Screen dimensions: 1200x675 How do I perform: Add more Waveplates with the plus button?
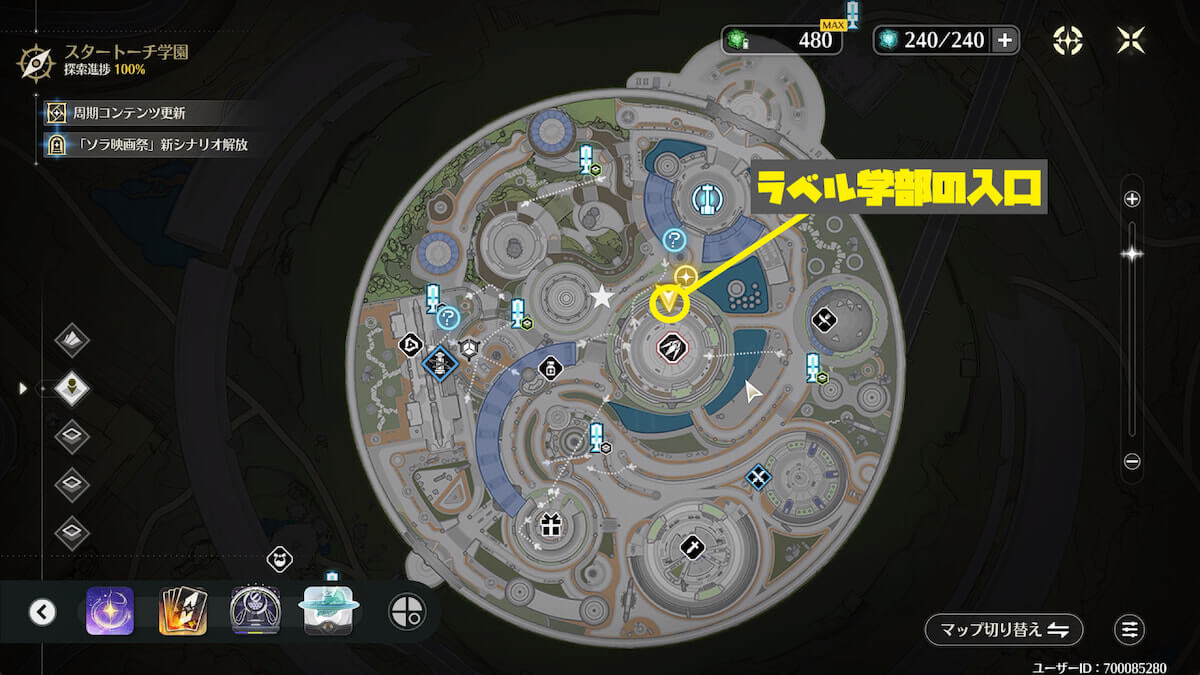[1006, 40]
